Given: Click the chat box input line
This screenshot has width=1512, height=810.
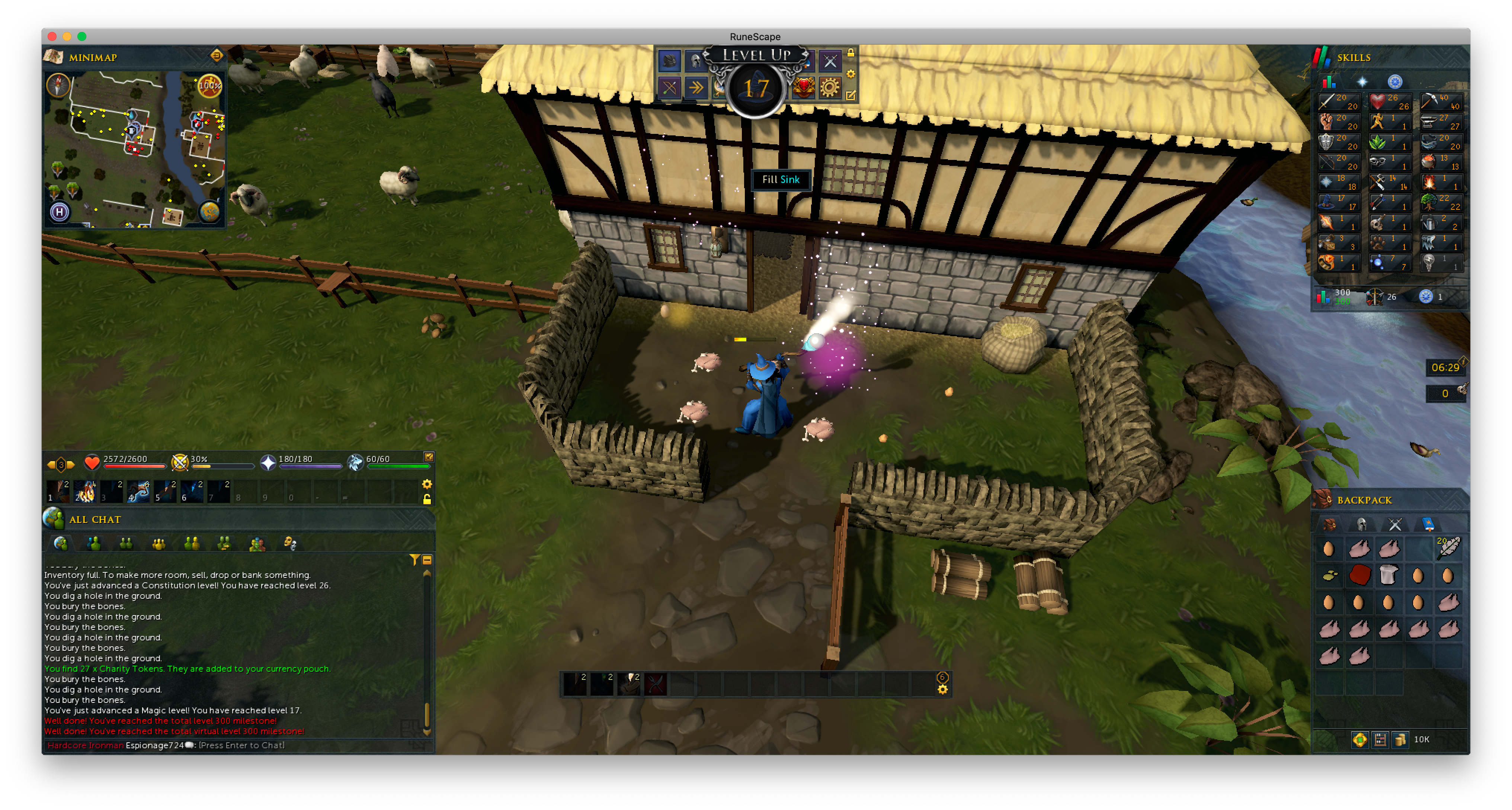Looking at the screenshot, I should [241, 745].
